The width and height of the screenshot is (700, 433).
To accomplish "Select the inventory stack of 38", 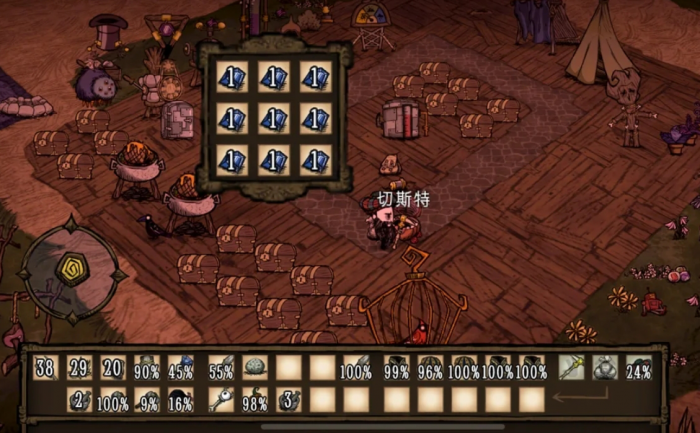I will point(45,368).
